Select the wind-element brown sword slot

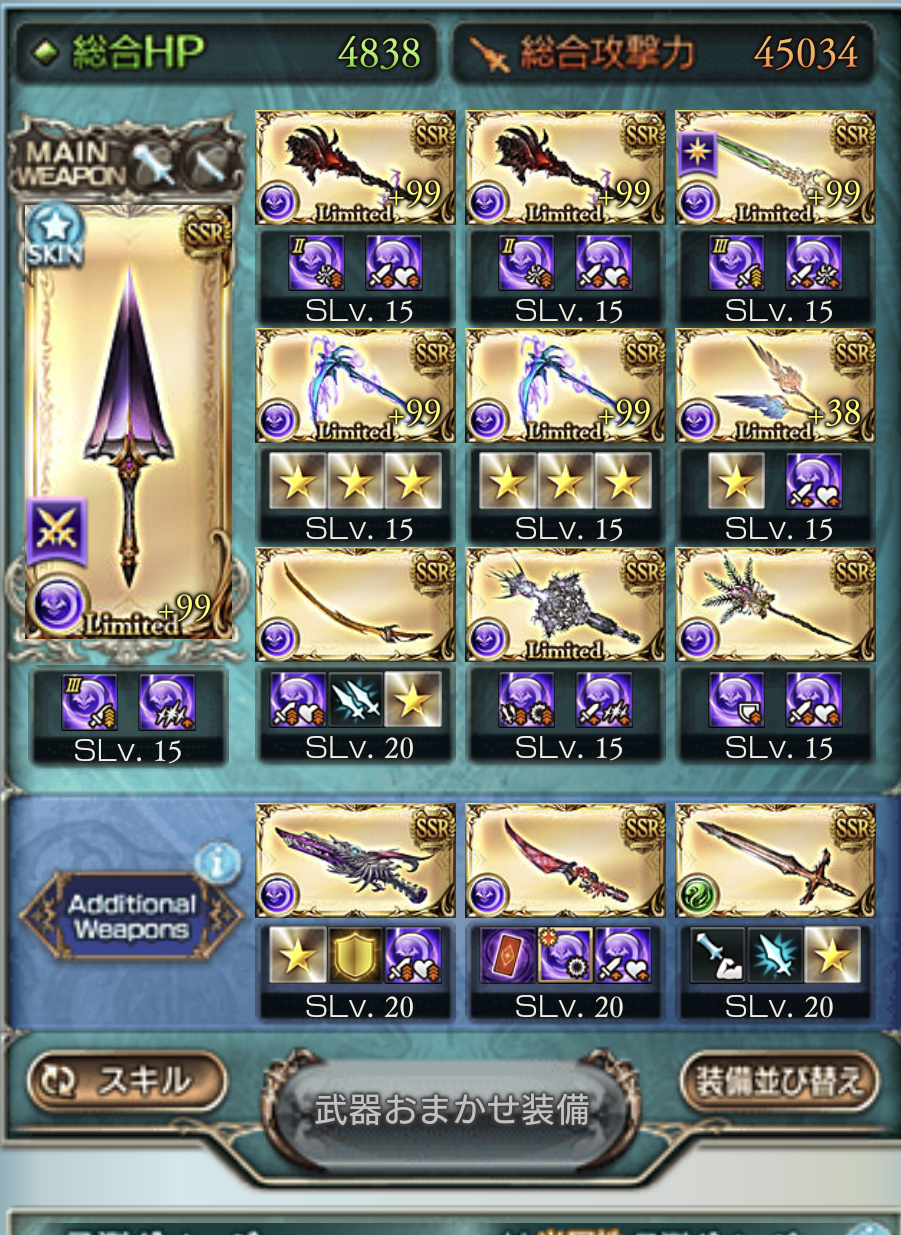[775, 860]
